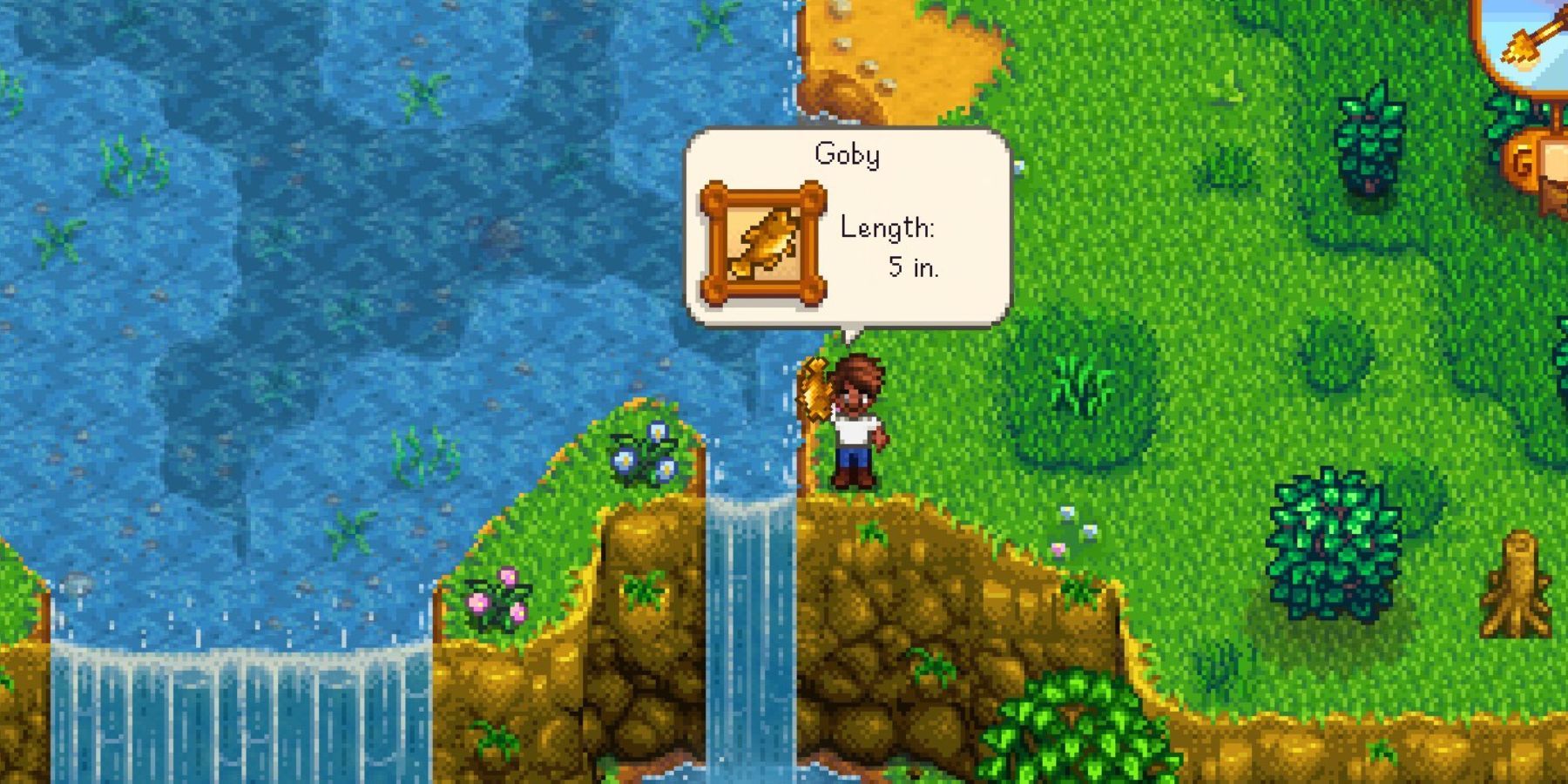The image size is (1568, 784).
Task: Click the Goby name label
Action: click(847, 152)
